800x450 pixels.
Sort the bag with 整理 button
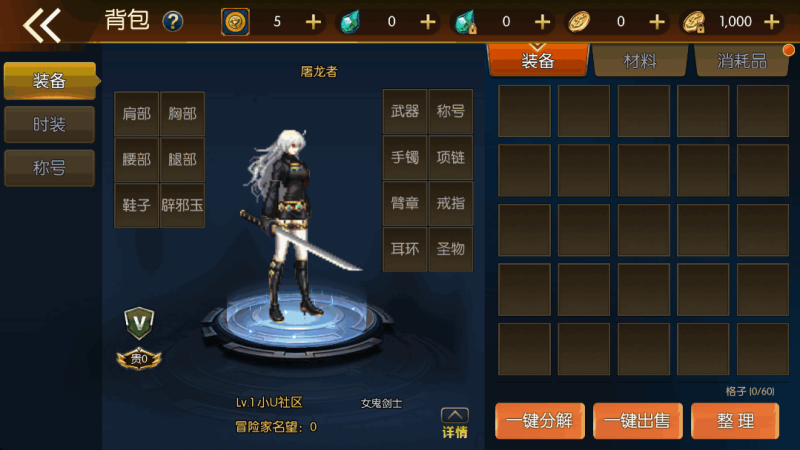pyautogui.click(x=735, y=421)
